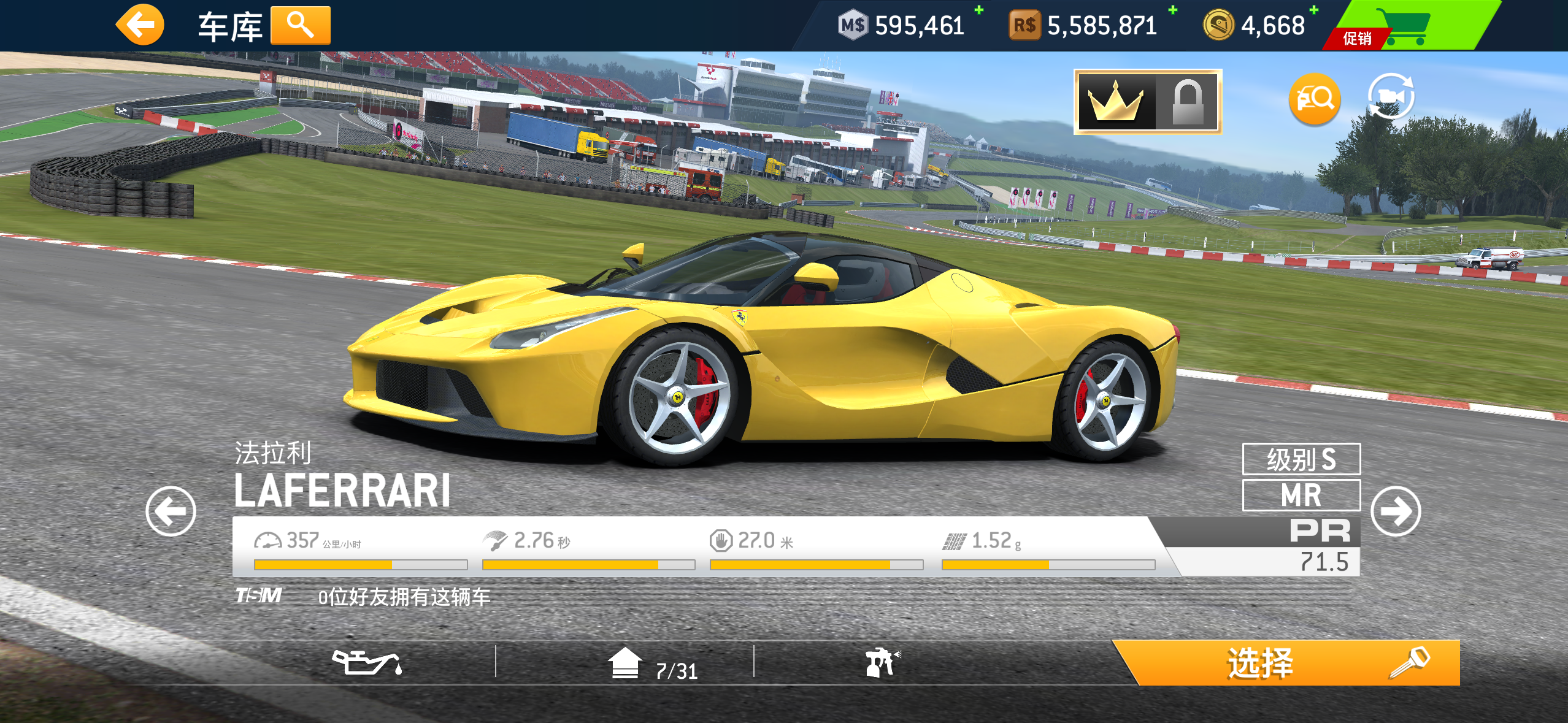
Task: Show the previous car
Action: coord(171,511)
